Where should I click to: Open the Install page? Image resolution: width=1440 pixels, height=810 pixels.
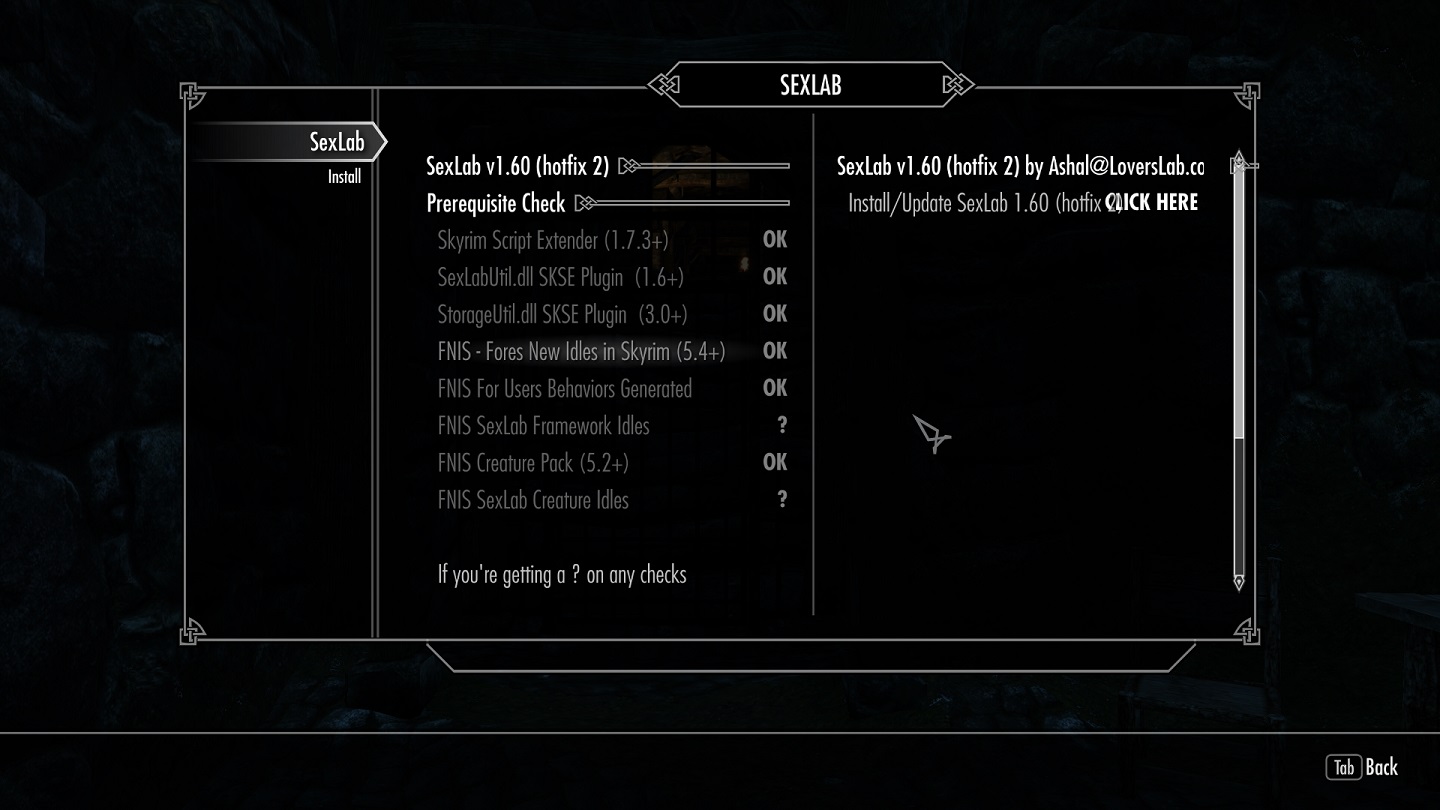click(344, 177)
